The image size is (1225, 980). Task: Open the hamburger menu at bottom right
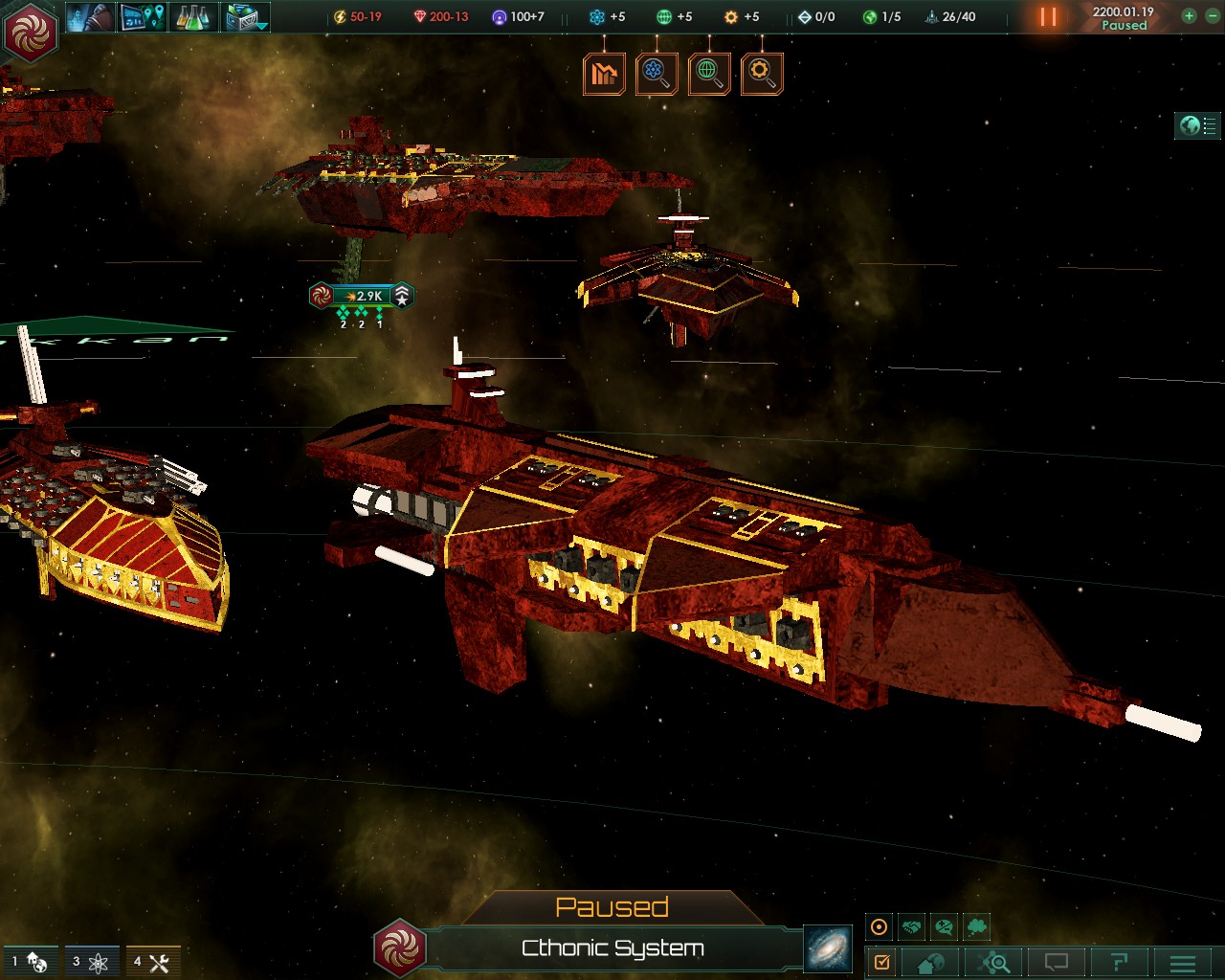1181,962
